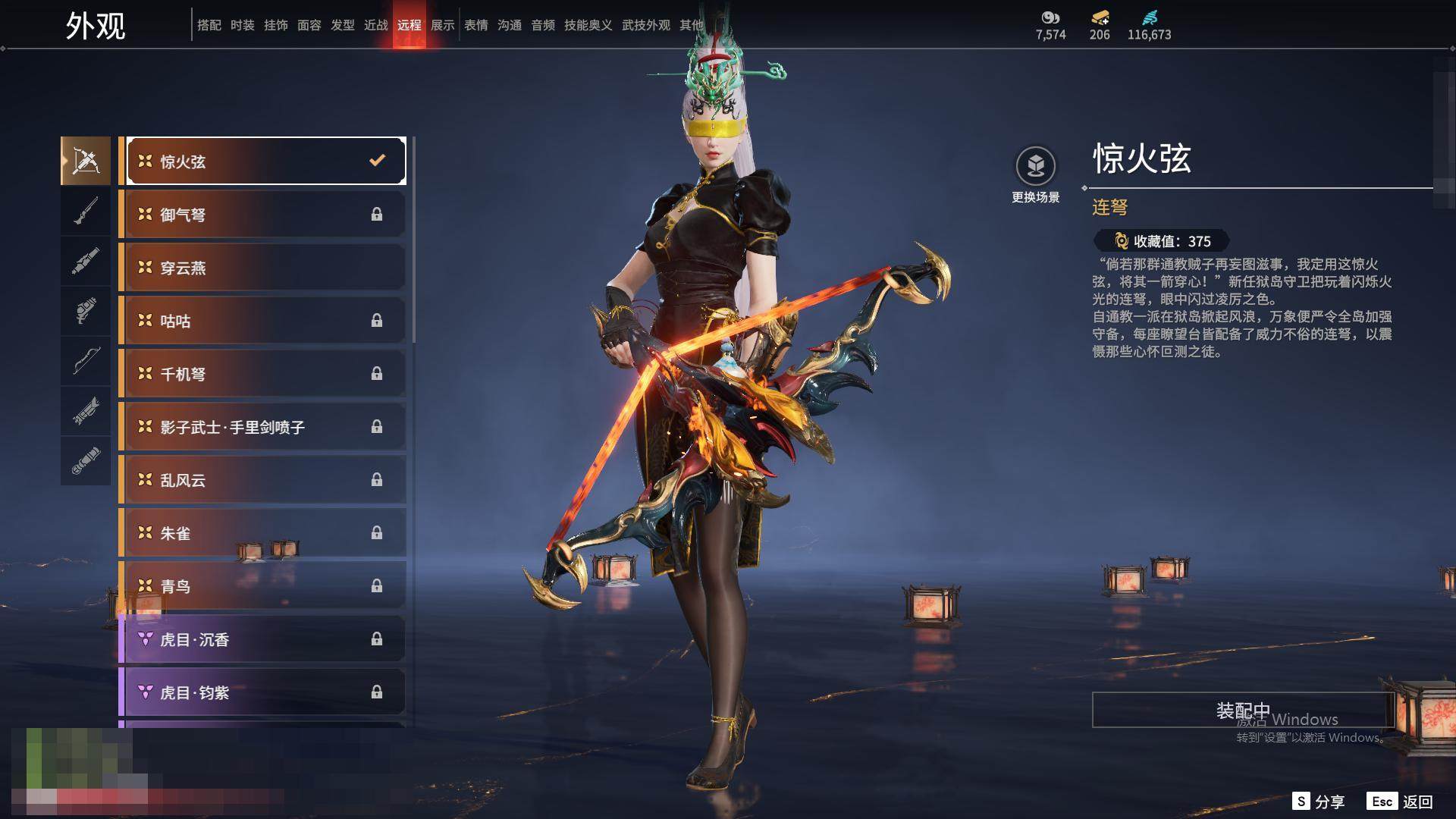Image resolution: width=1456 pixels, height=819 pixels.
Task: Select the 挂饰 tab
Action: tap(276, 25)
